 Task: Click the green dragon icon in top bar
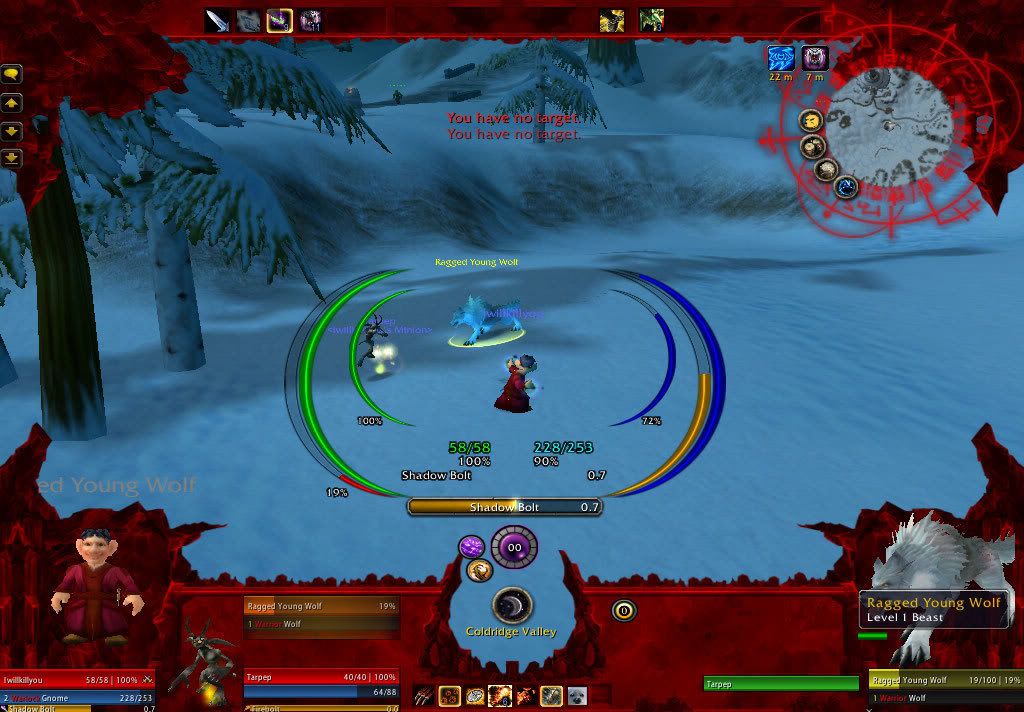point(651,20)
